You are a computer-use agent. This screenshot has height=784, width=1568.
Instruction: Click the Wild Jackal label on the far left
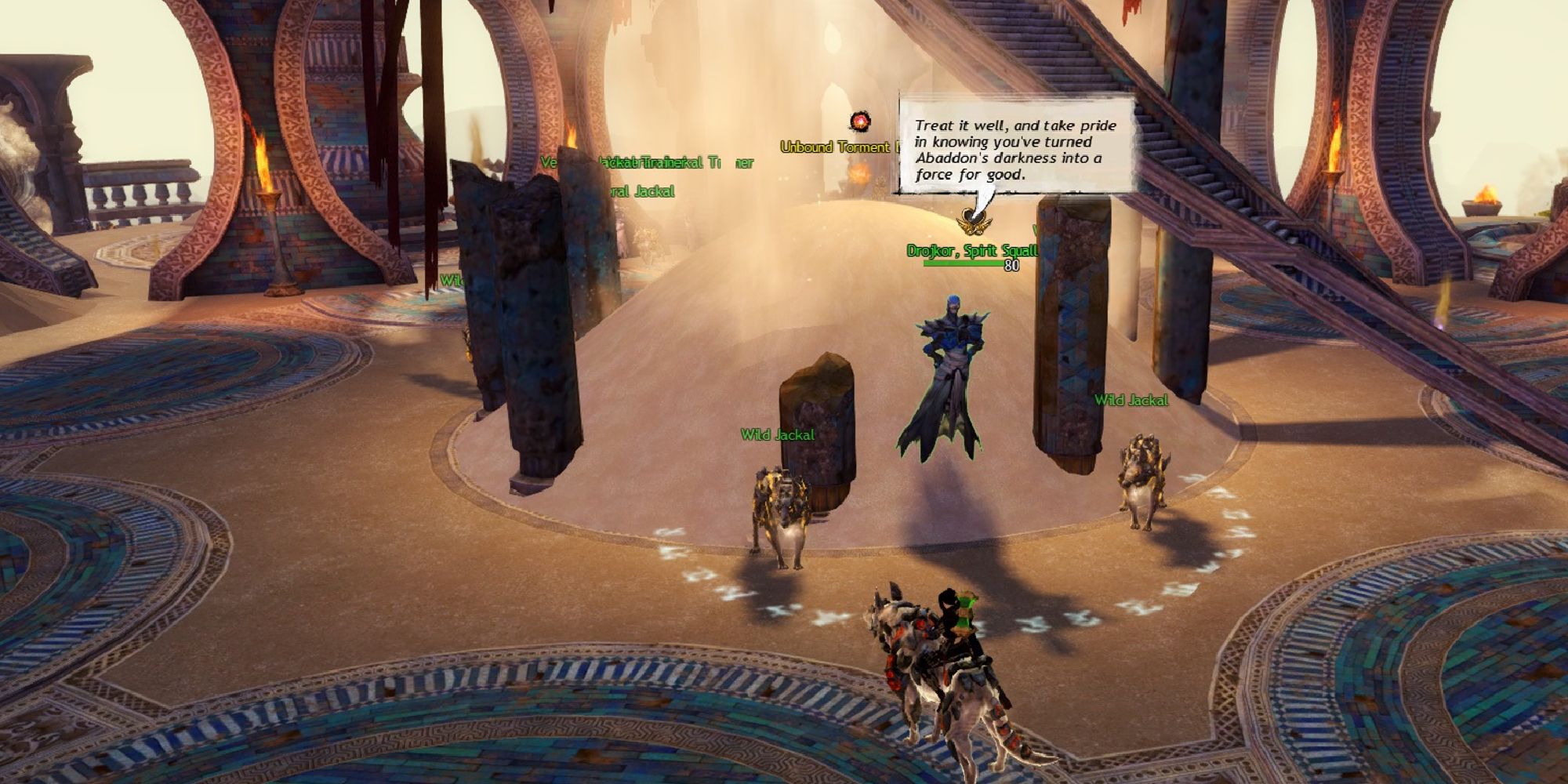coord(453,280)
